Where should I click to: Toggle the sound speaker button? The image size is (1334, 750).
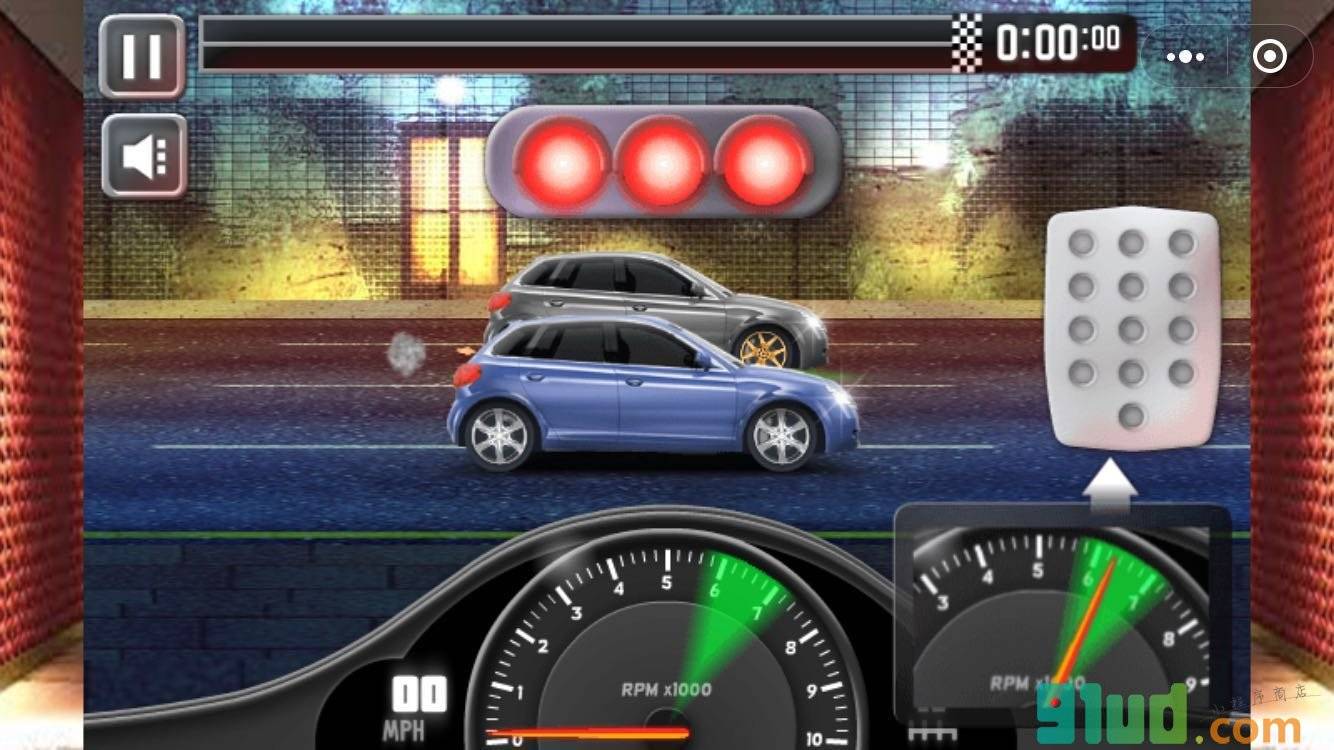click(144, 156)
